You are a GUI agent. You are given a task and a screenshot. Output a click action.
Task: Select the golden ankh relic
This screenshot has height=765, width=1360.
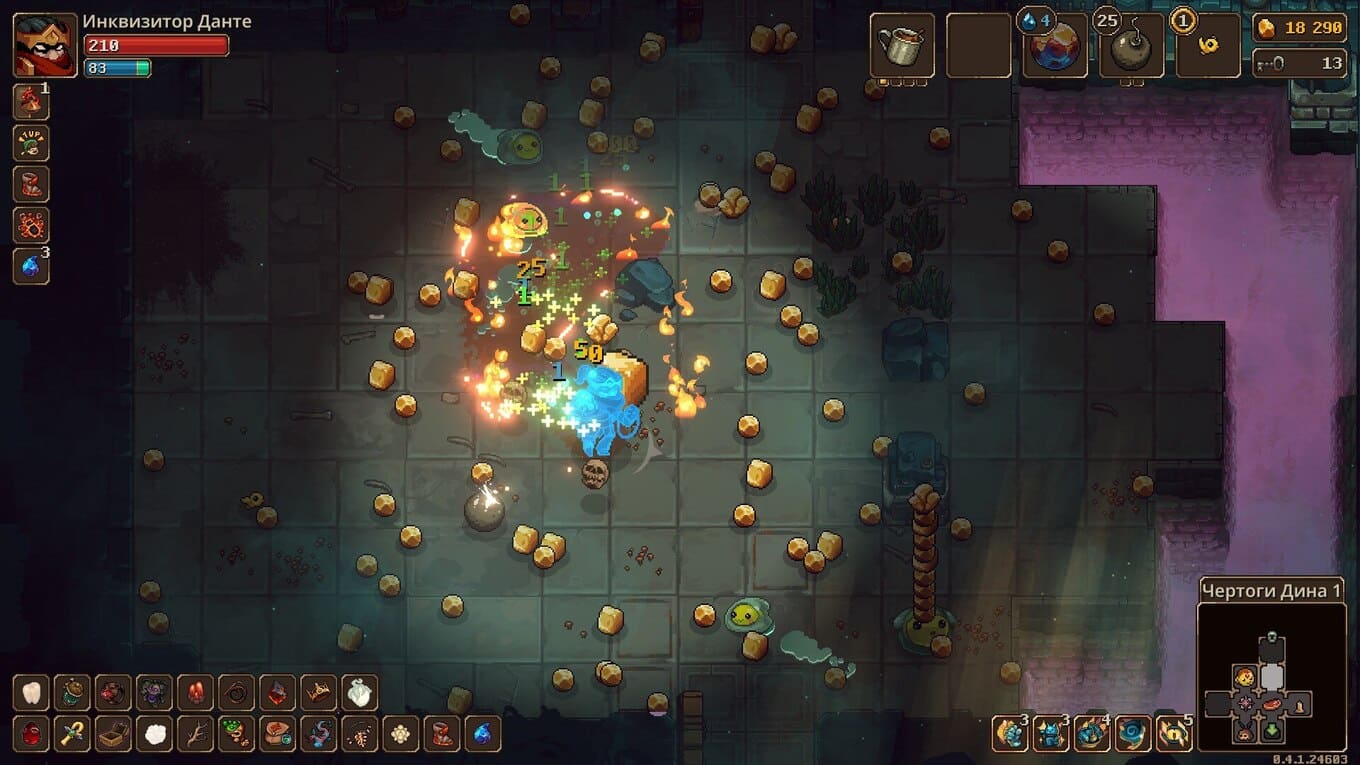(x=72, y=734)
